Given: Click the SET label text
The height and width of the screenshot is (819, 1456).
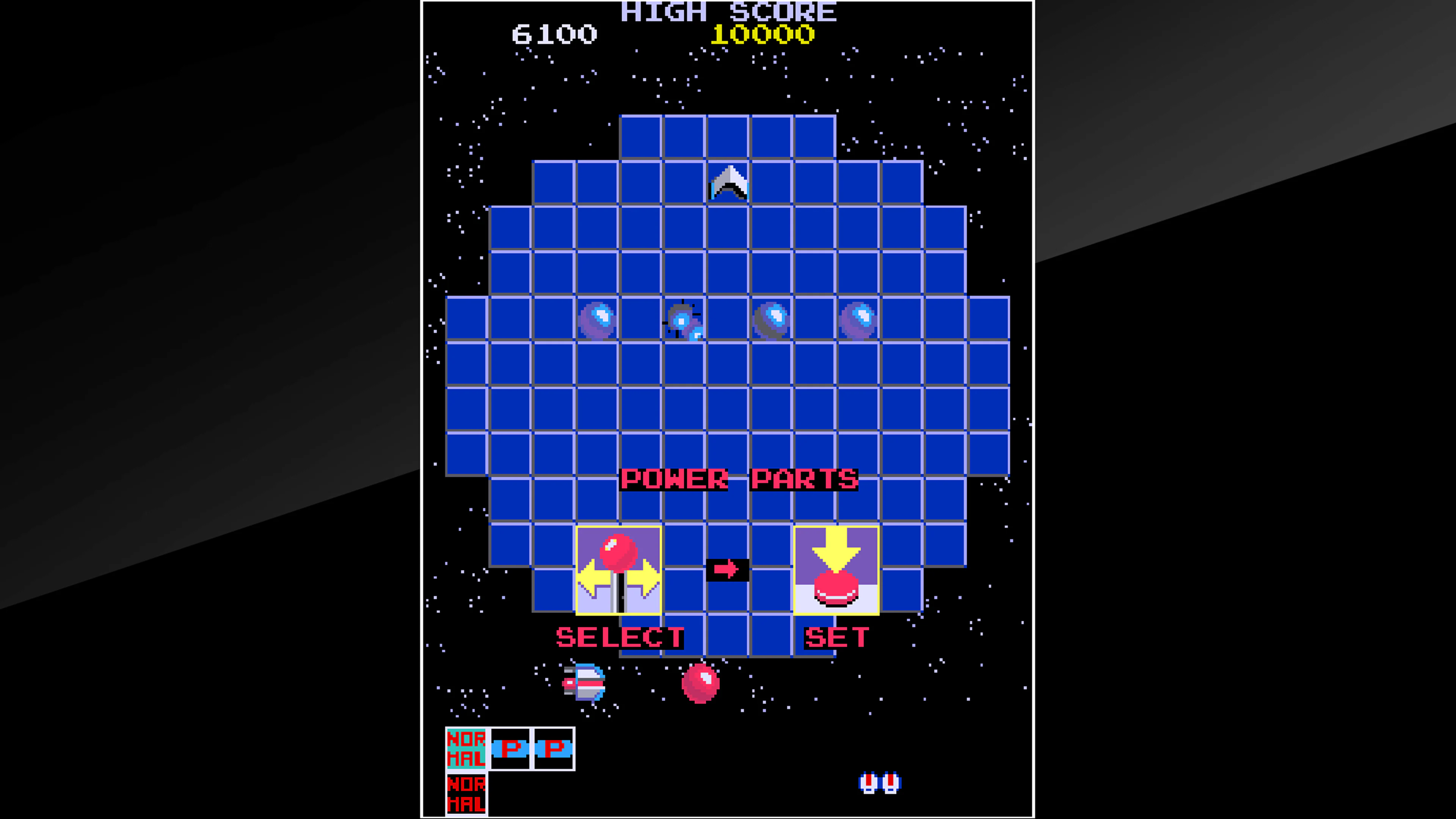Looking at the screenshot, I should click(x=837, y=637).
